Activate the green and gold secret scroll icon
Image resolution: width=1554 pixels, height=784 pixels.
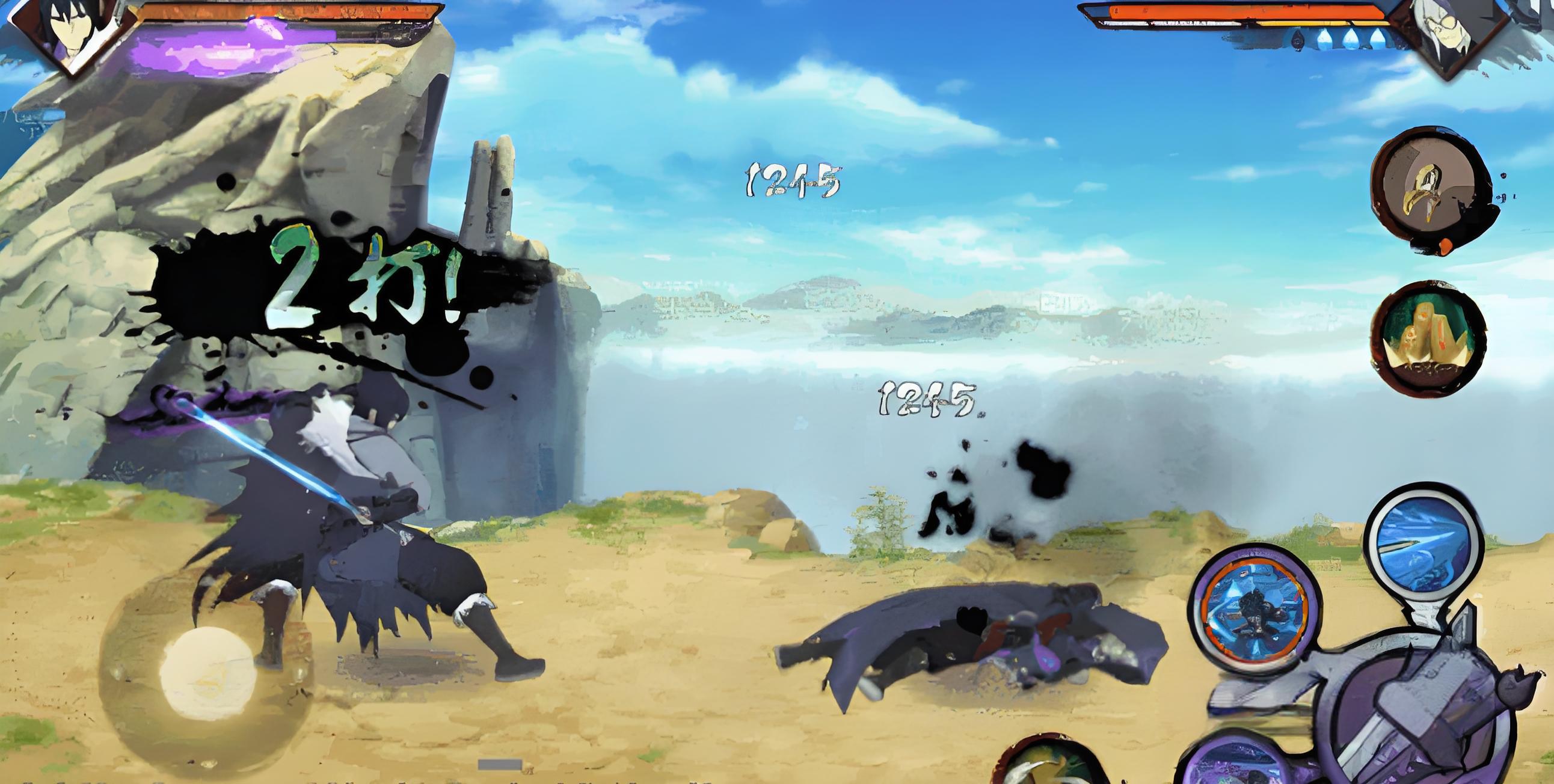1433,338
